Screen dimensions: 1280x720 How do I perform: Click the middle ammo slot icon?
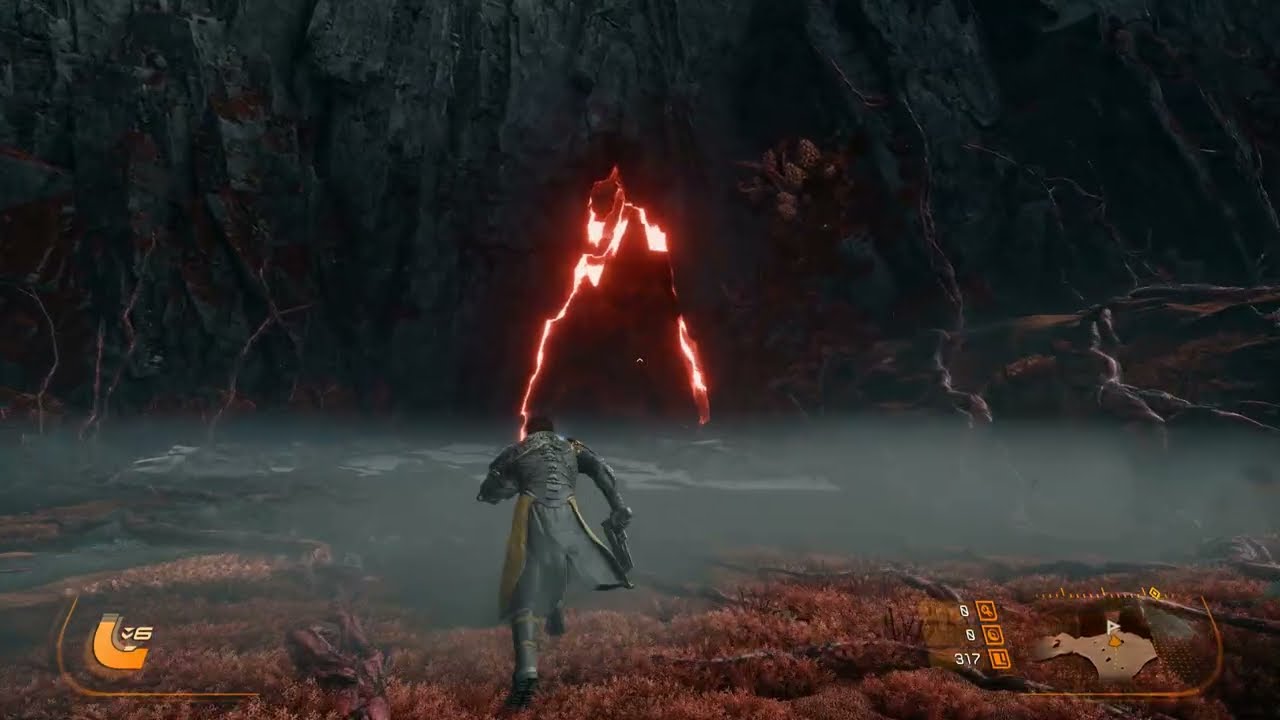tap(995, 635)
